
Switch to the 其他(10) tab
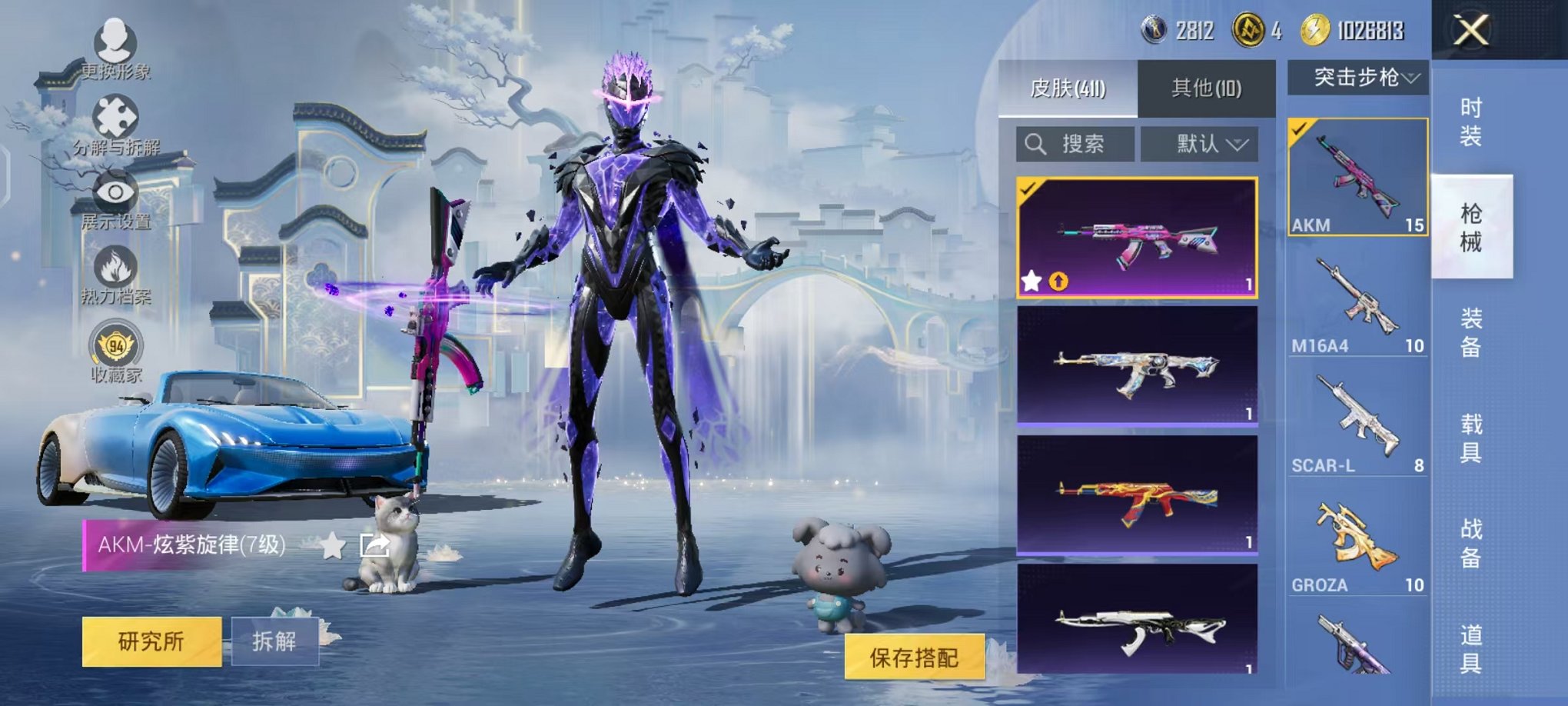pyautogui.click(x=1205, y=88)
